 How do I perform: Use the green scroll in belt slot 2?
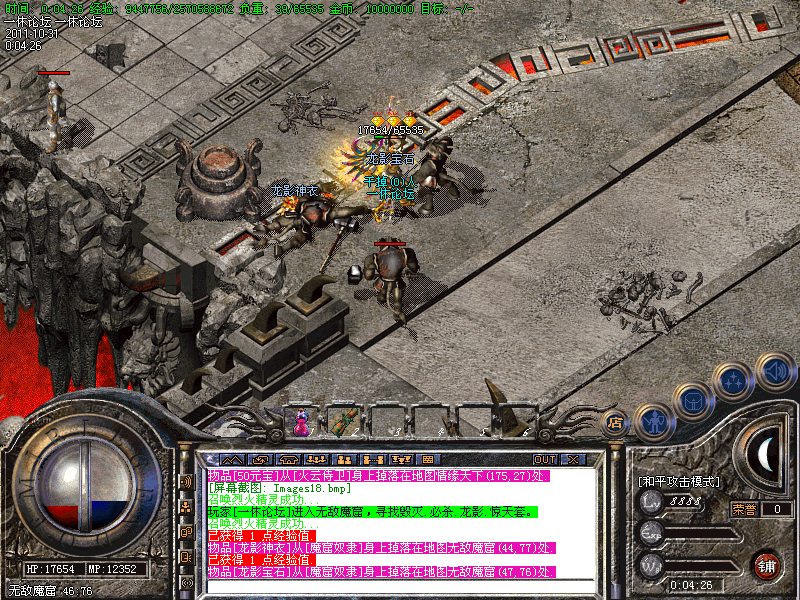(342, 421)
